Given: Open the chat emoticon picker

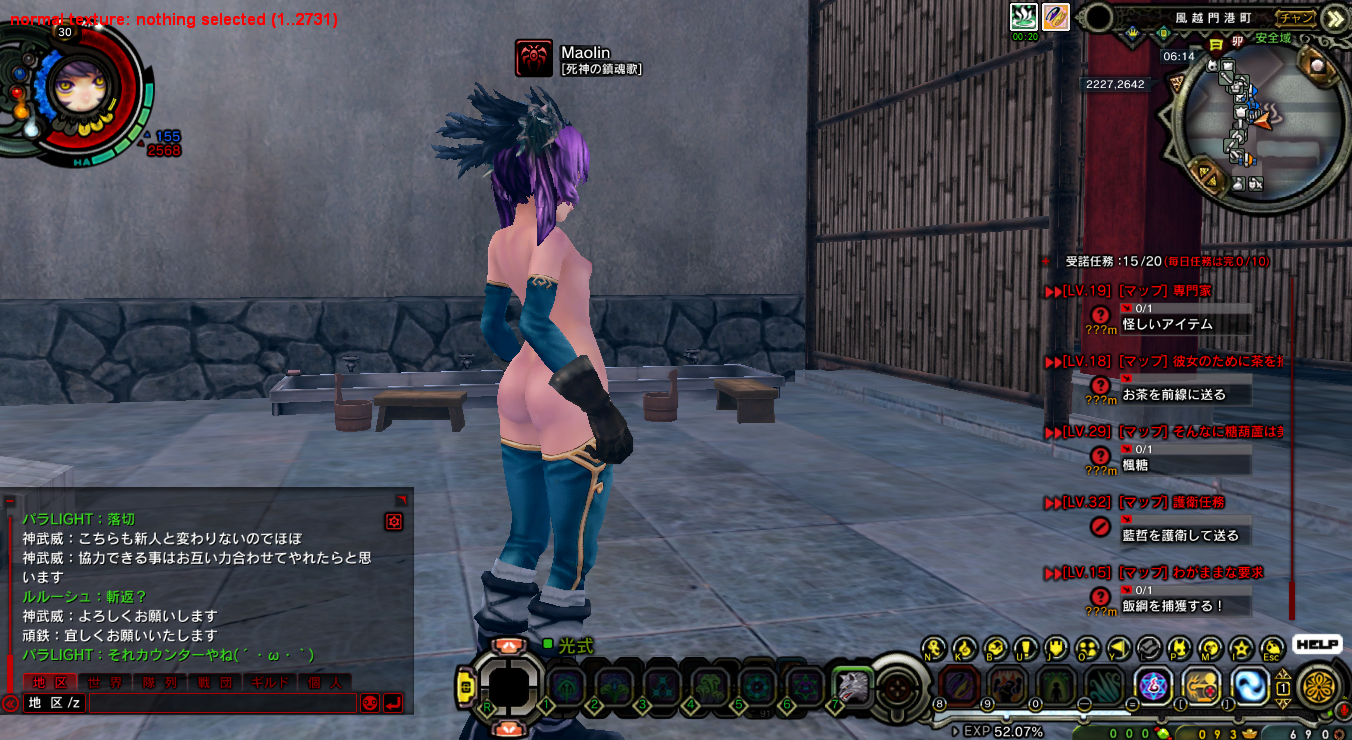Looking at the screenshot, I should (369, 703).
